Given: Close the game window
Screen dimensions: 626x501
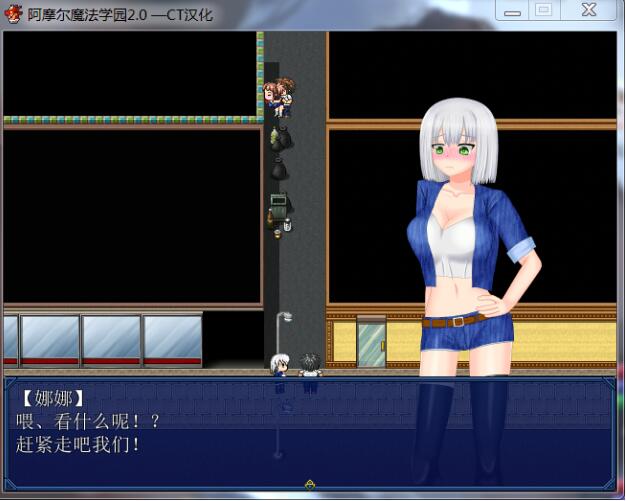Looking at the screenshot, I should [589, 10].
